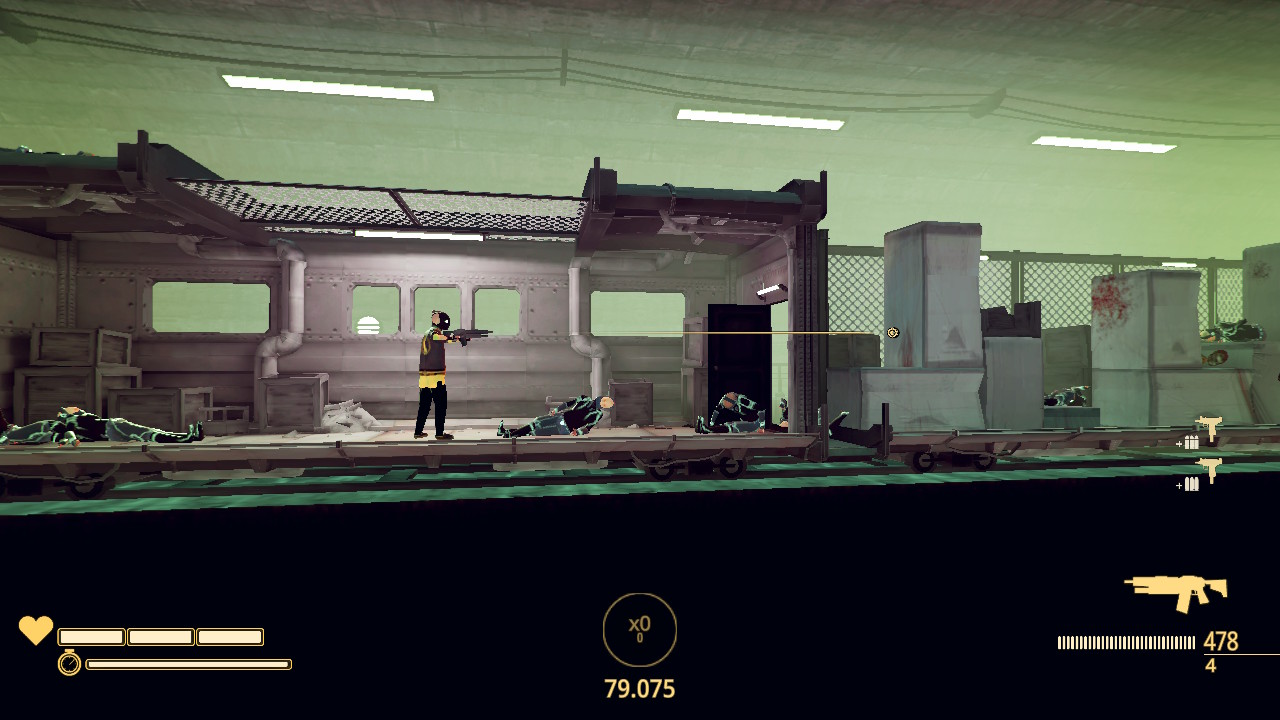The image size is (1280, 720).
Task: Click the x0 combo multiplier circle
Action: (640, 630)
